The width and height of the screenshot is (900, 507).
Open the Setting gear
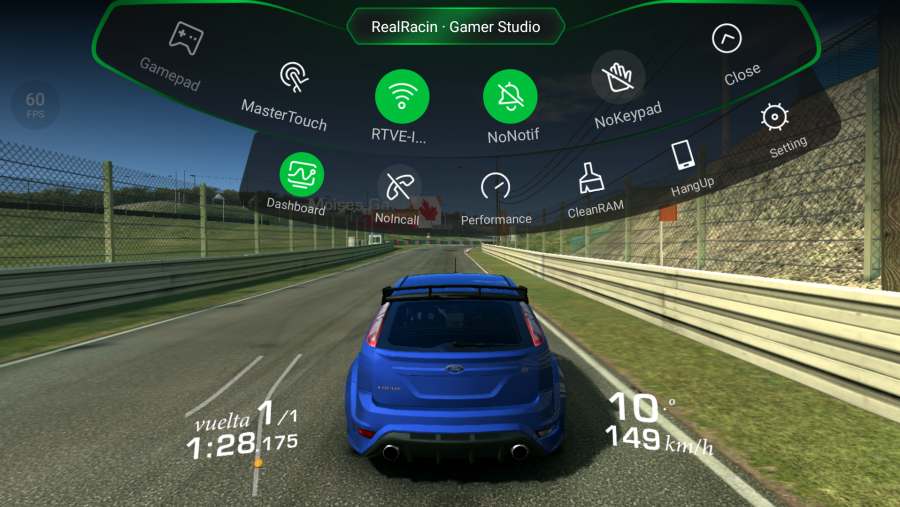coord(773,118)
